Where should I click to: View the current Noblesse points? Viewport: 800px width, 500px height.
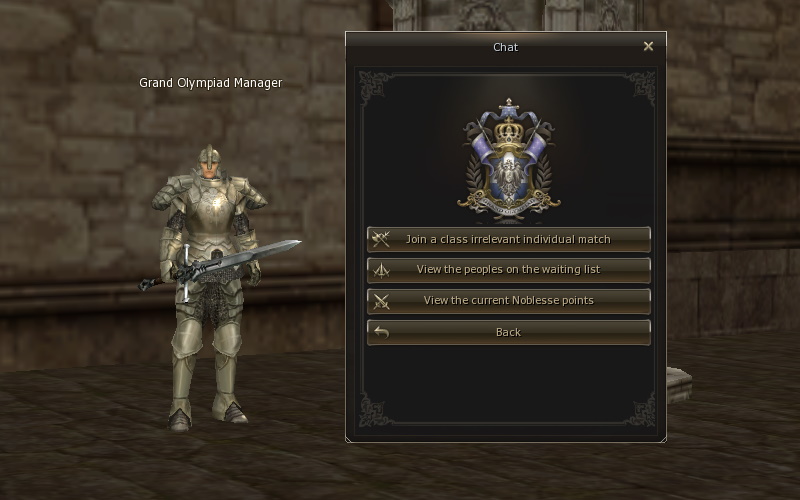508,300
